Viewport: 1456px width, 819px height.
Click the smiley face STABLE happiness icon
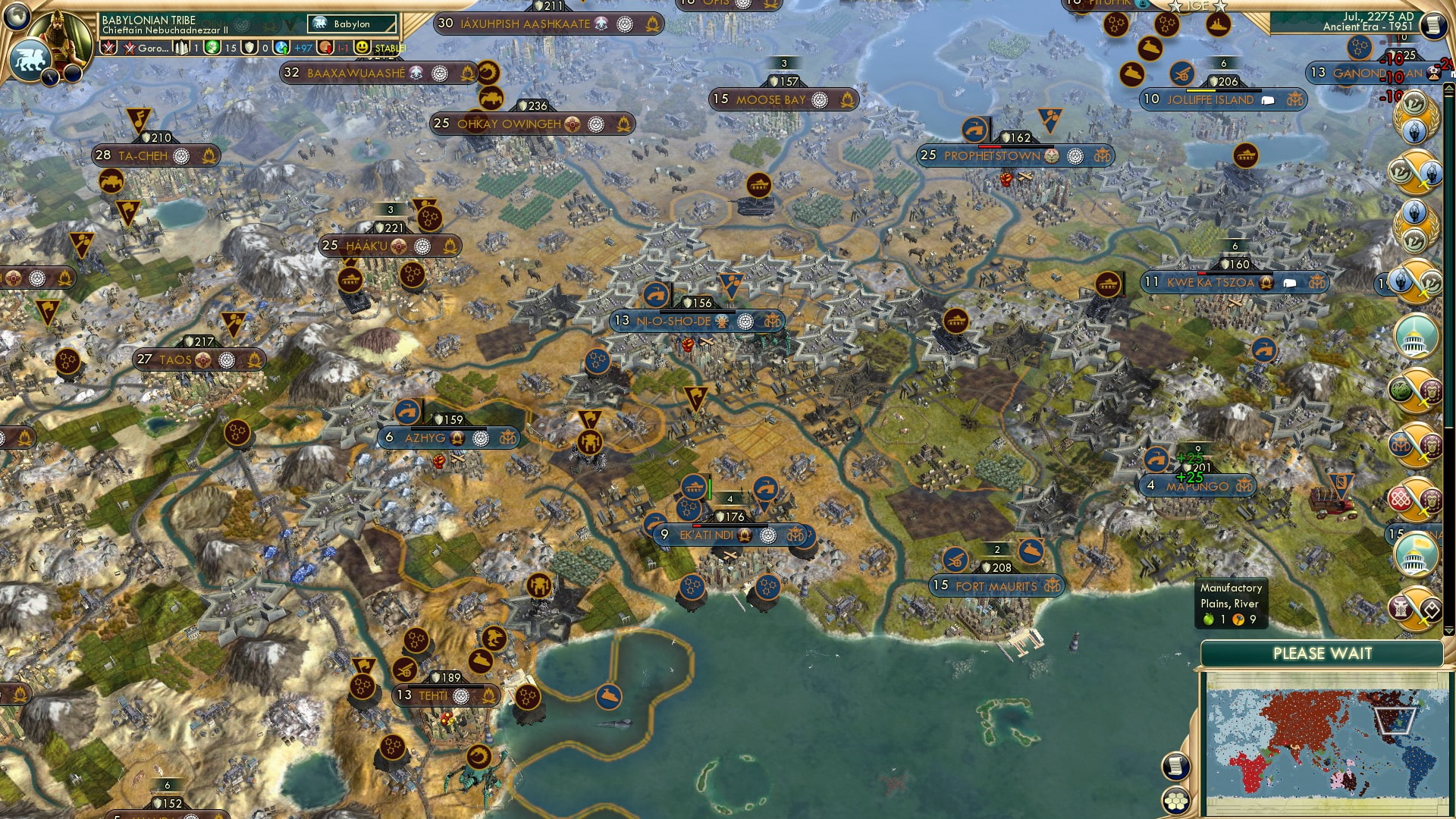click(362, 47)
